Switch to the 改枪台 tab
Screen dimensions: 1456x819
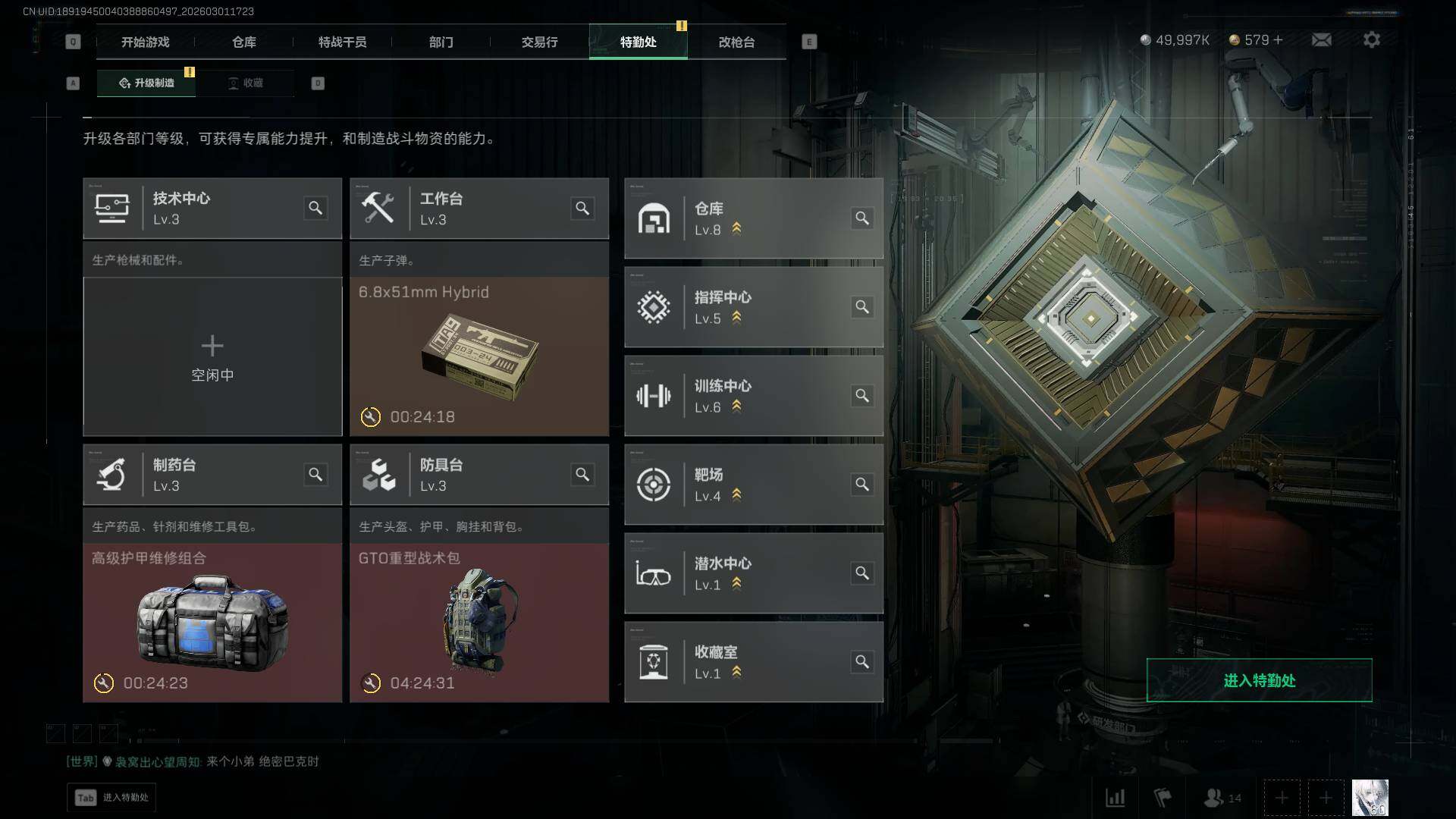coord(736,42)
